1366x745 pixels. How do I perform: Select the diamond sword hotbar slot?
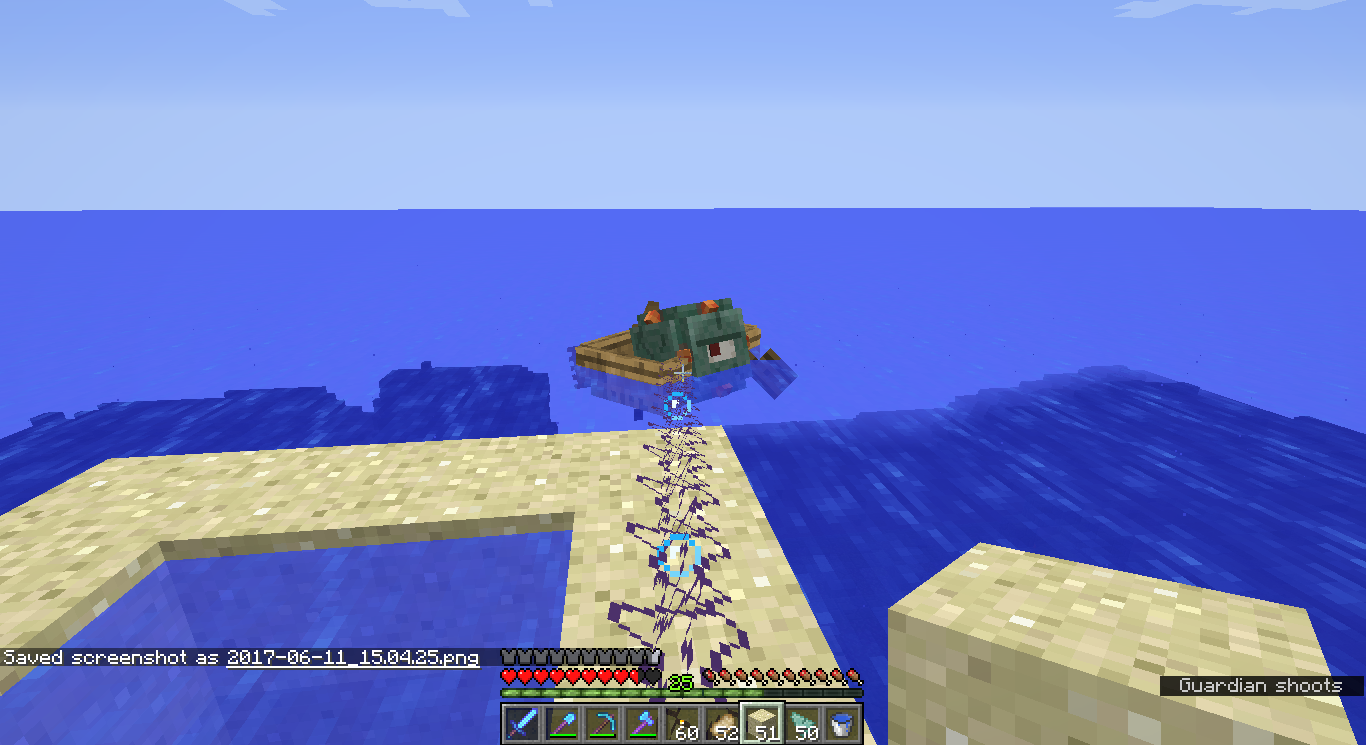pos(521,723)
